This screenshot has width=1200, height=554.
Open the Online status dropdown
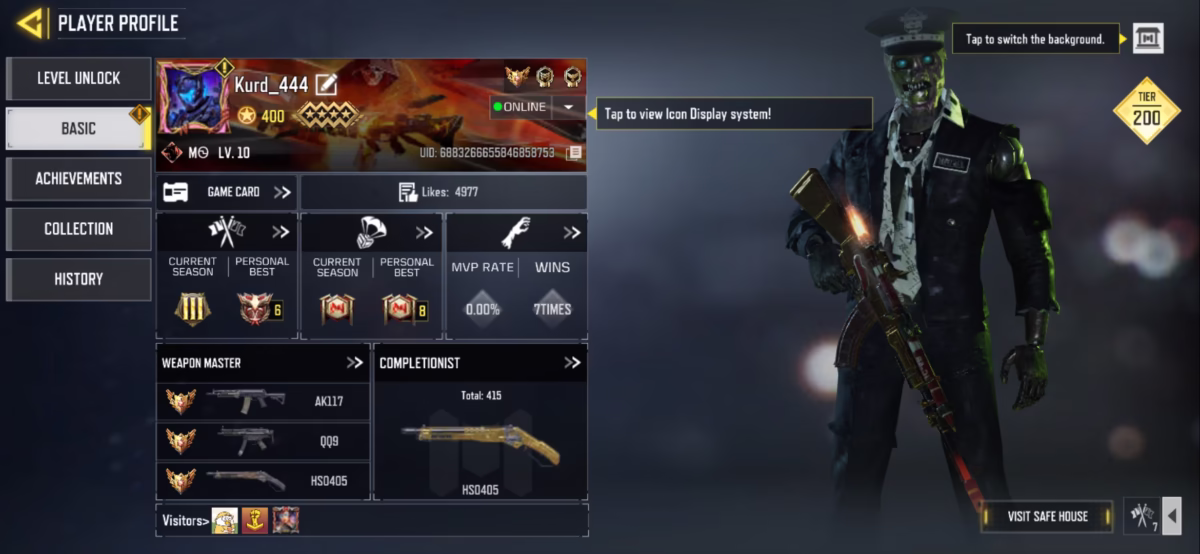click(568, 107)
